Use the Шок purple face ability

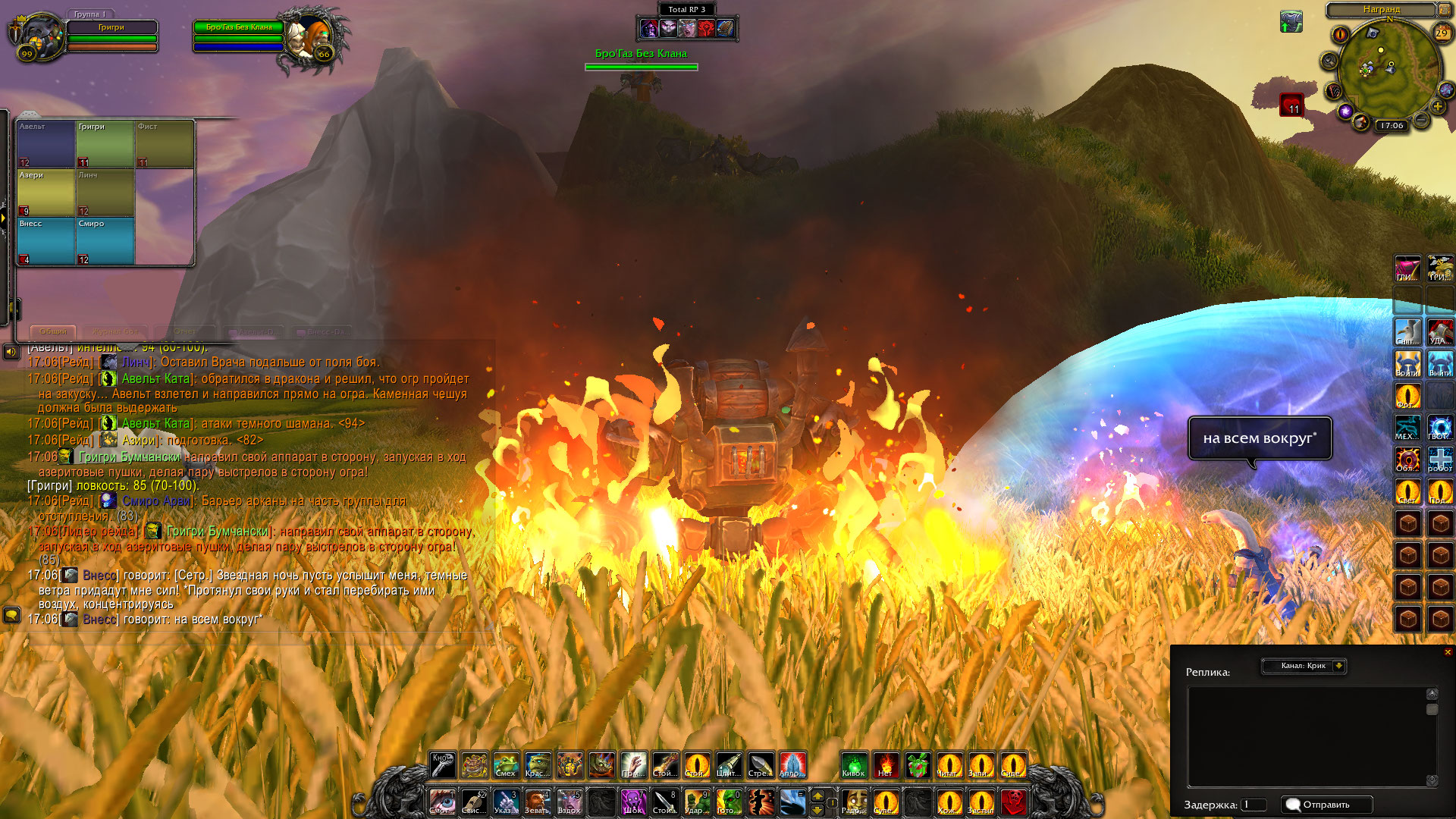pyautogui.click(x=633, y=802)
